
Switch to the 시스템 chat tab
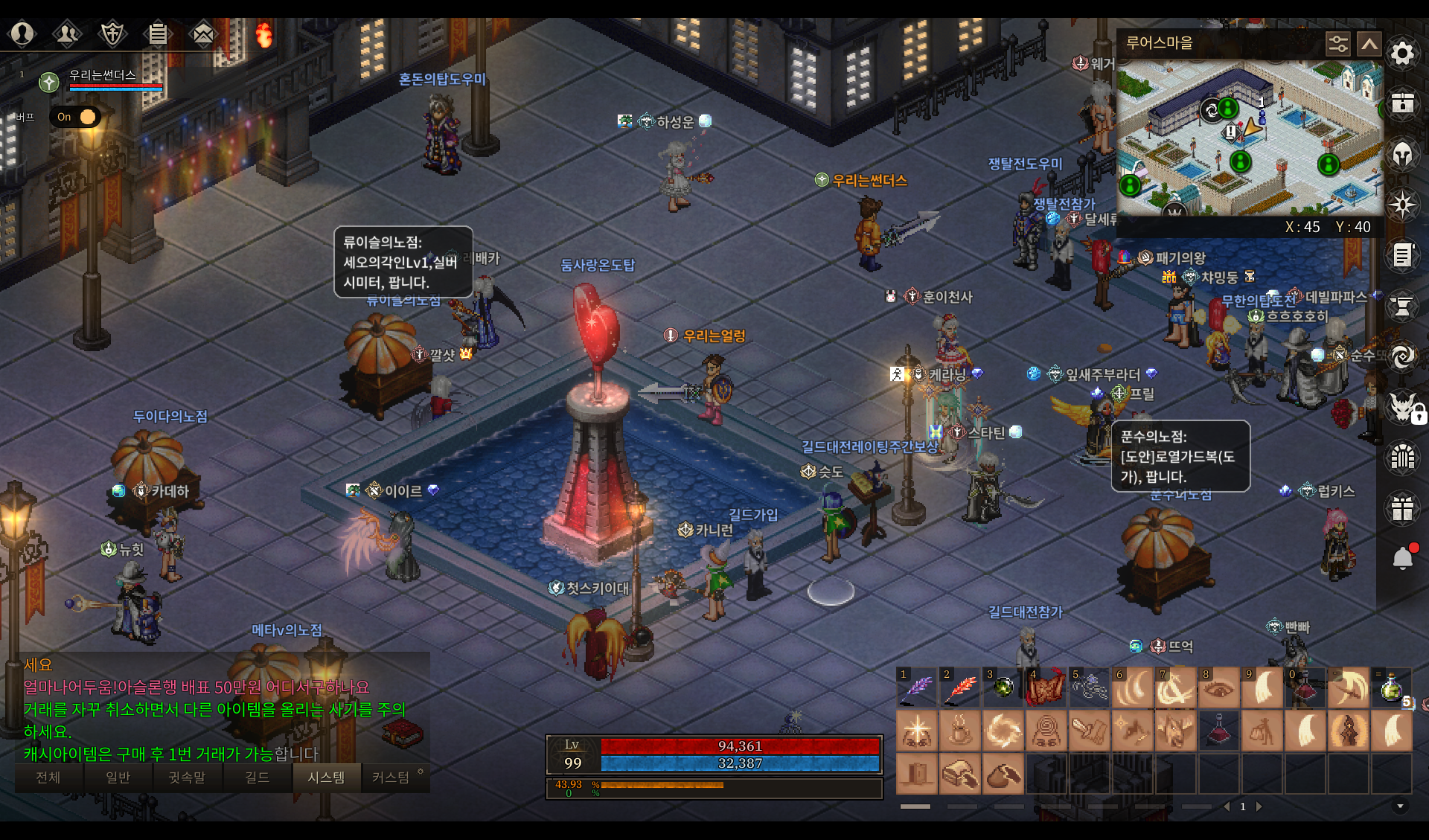pos(326,778)
